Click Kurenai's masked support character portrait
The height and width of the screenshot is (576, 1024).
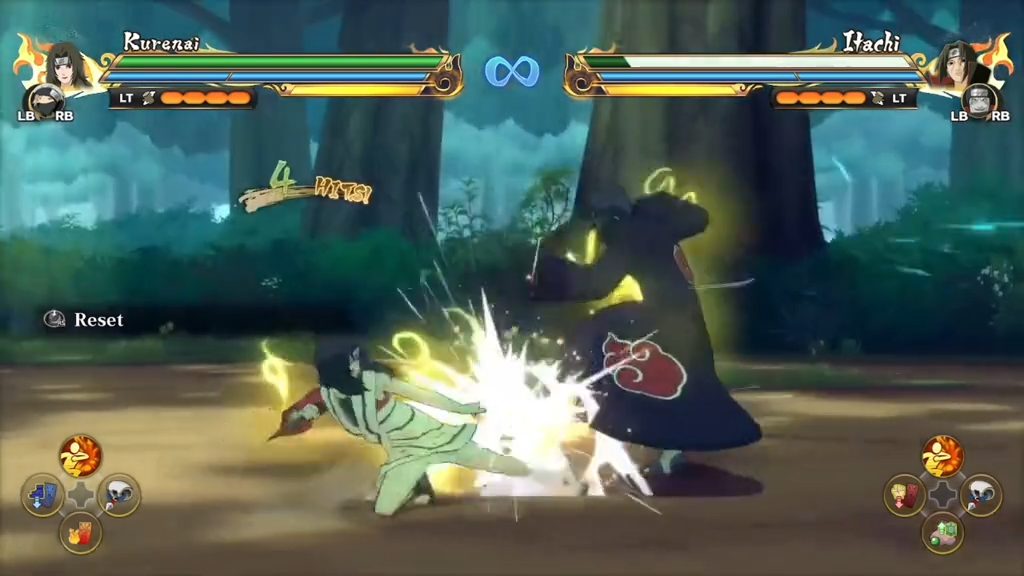(x=43, y=102)
